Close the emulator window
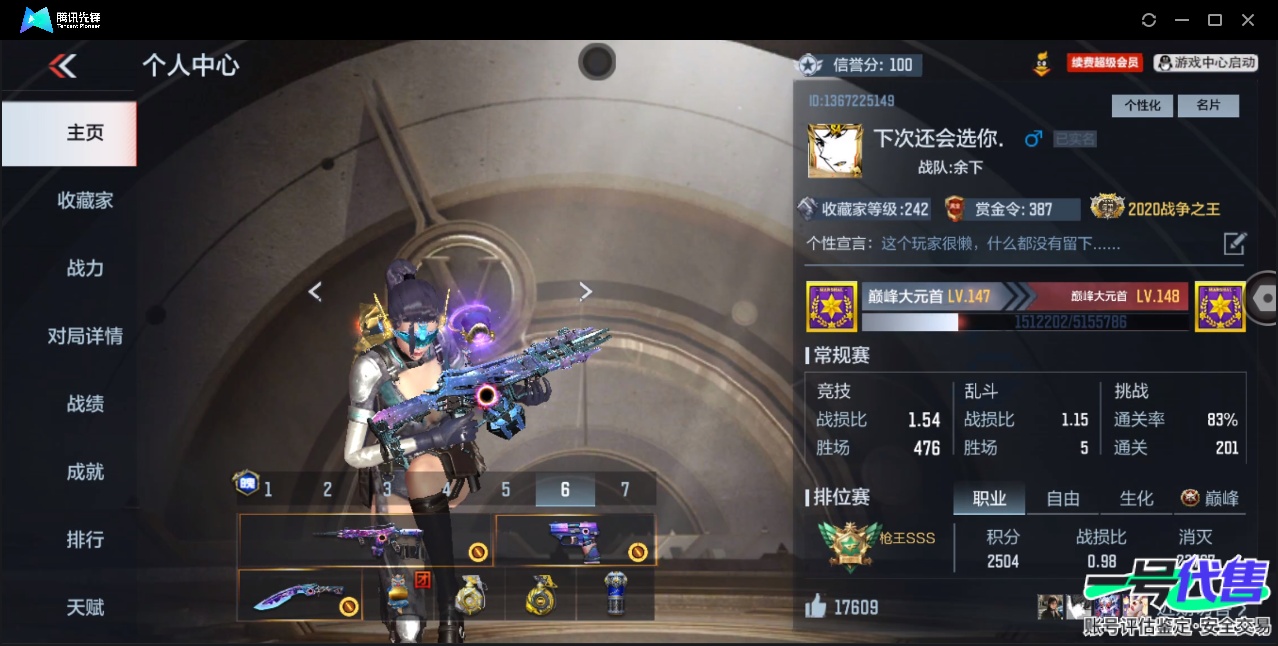The image size is (1278, 646). pyautogui.click(x=1248, y=20)
